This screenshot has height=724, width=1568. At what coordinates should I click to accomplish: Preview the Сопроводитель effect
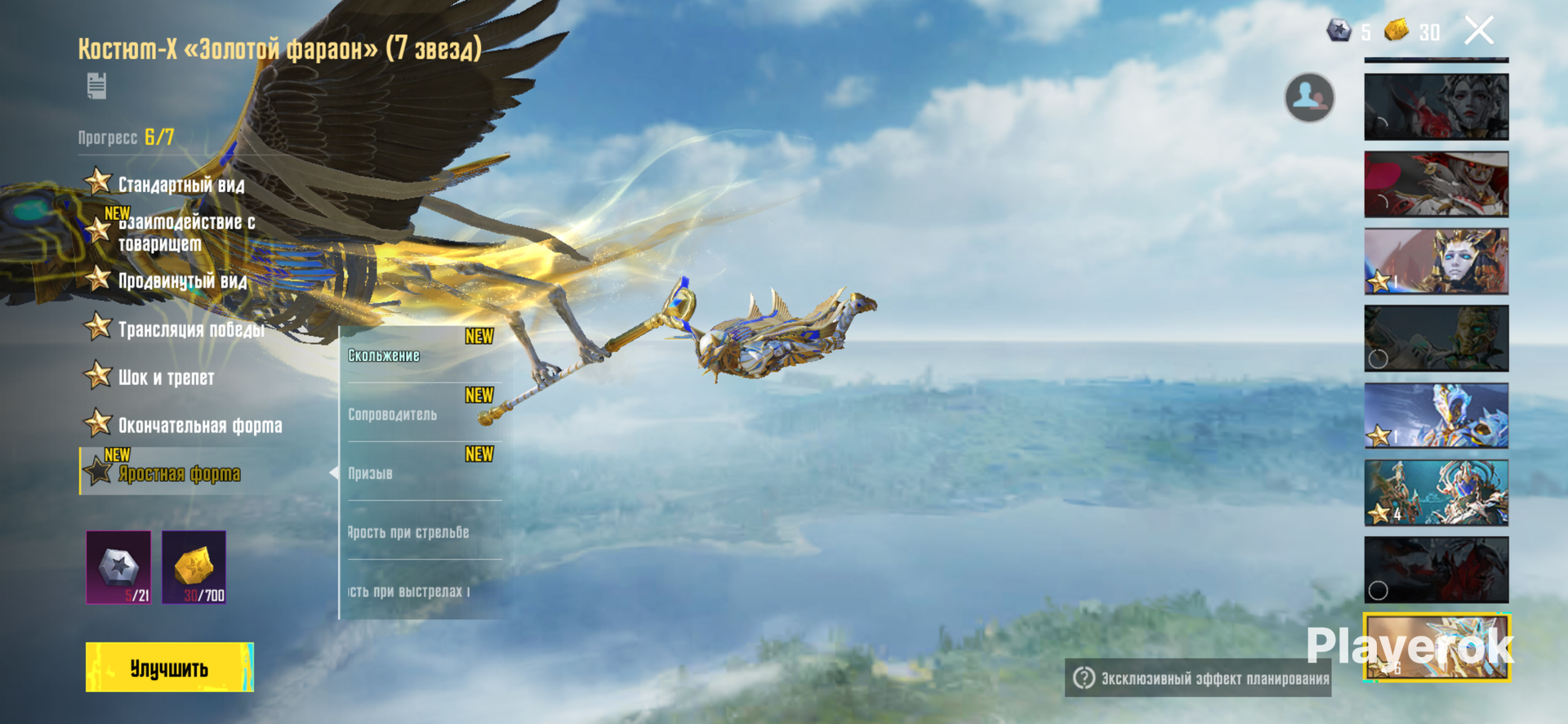(x=421, y=414)
